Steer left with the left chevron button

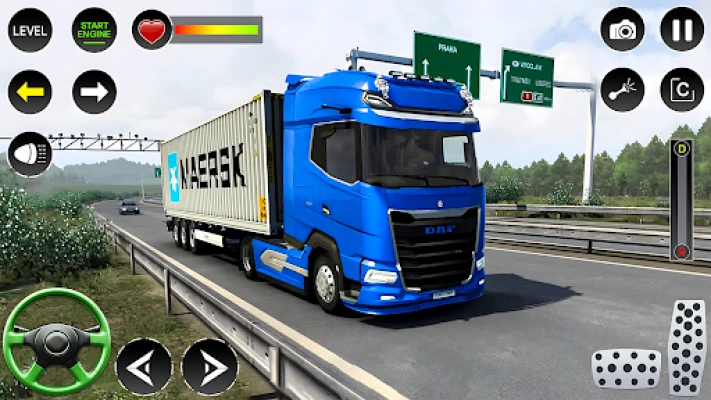pos(144,366)
